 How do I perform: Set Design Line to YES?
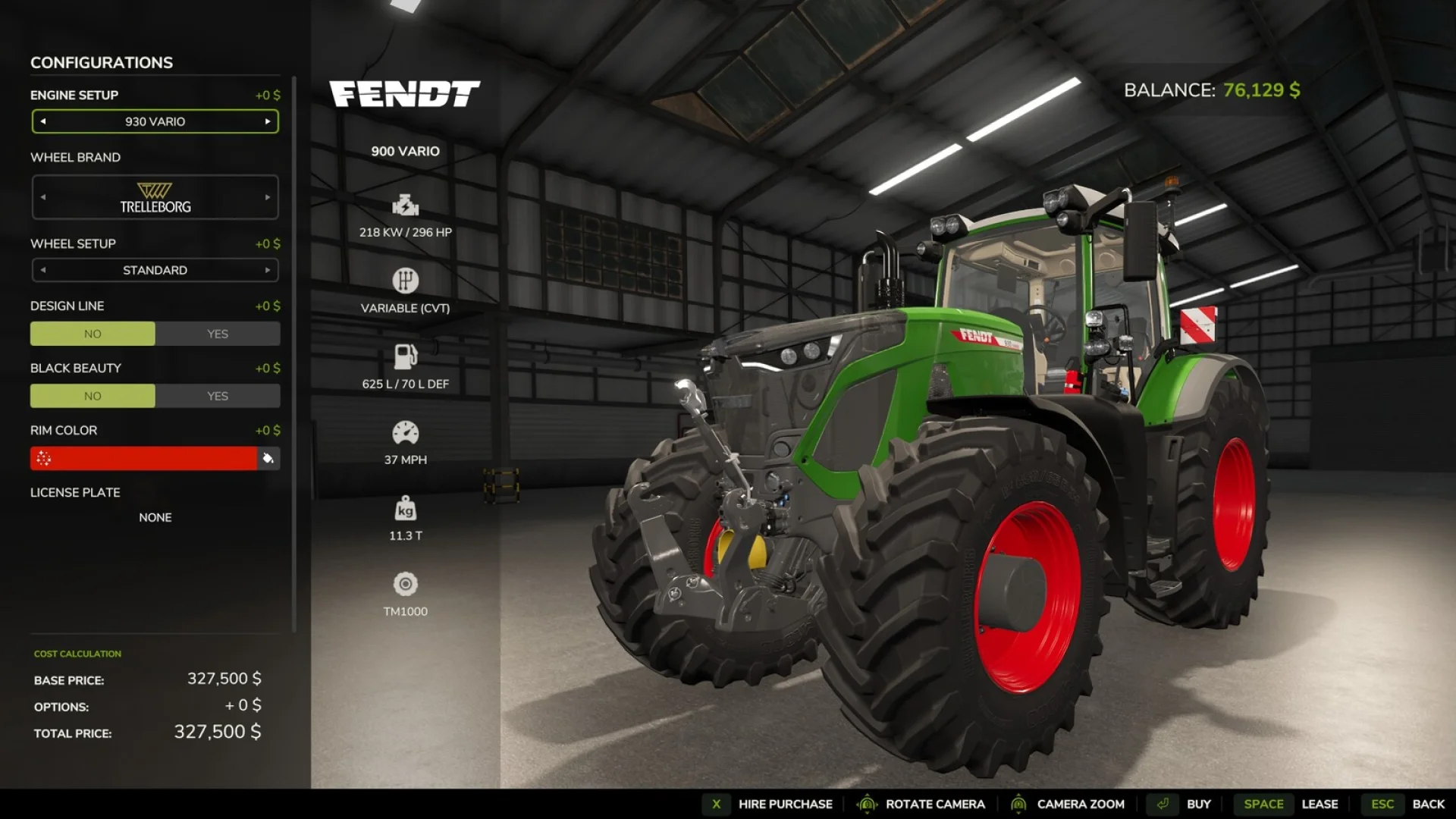click(218, 334)
